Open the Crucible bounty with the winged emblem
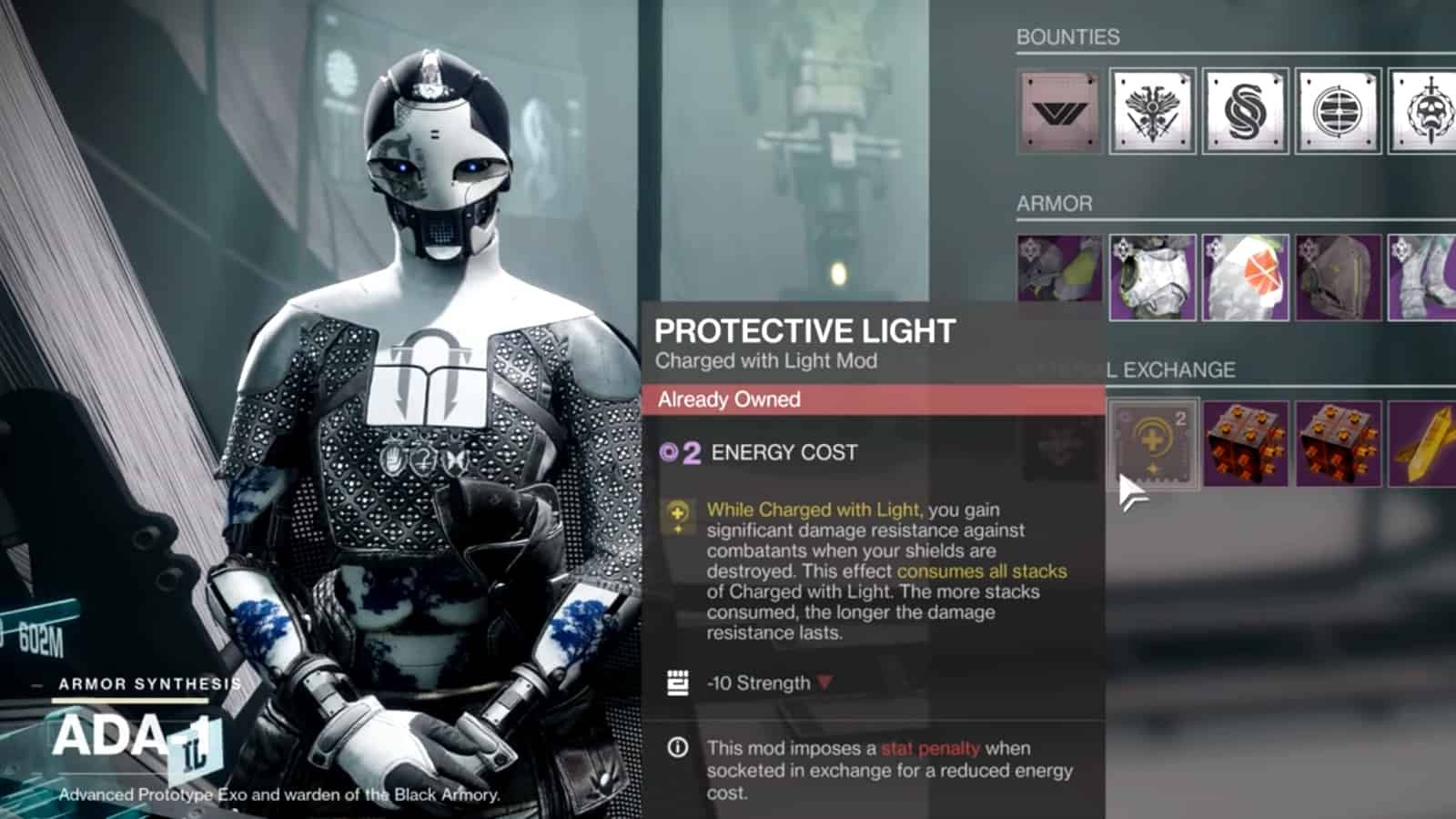The image size is (1456, 819). 1154,109
